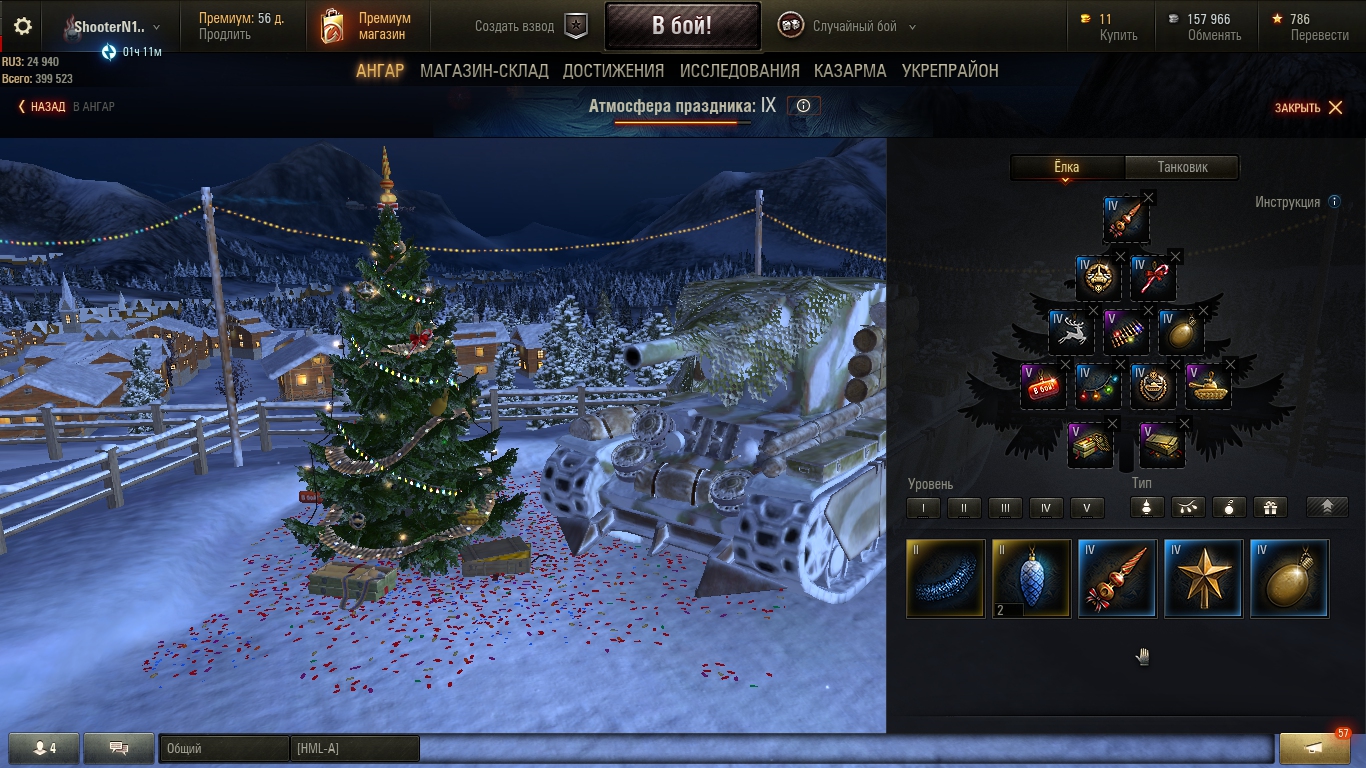Open the Инструкция help link
Viewport: 1366px width, 768px height.
coord(1288,202)
